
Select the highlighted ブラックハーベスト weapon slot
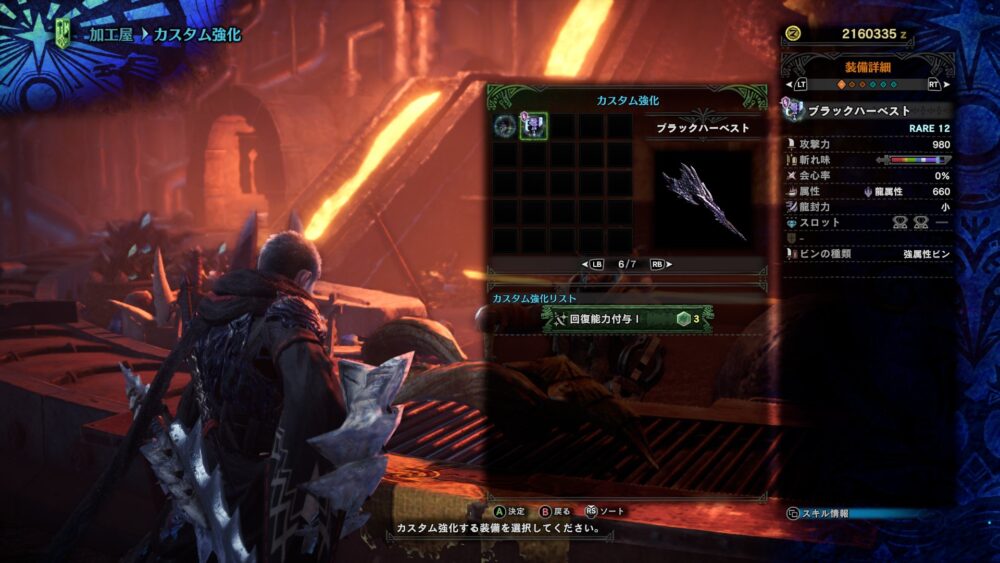(x=533, y=126)
